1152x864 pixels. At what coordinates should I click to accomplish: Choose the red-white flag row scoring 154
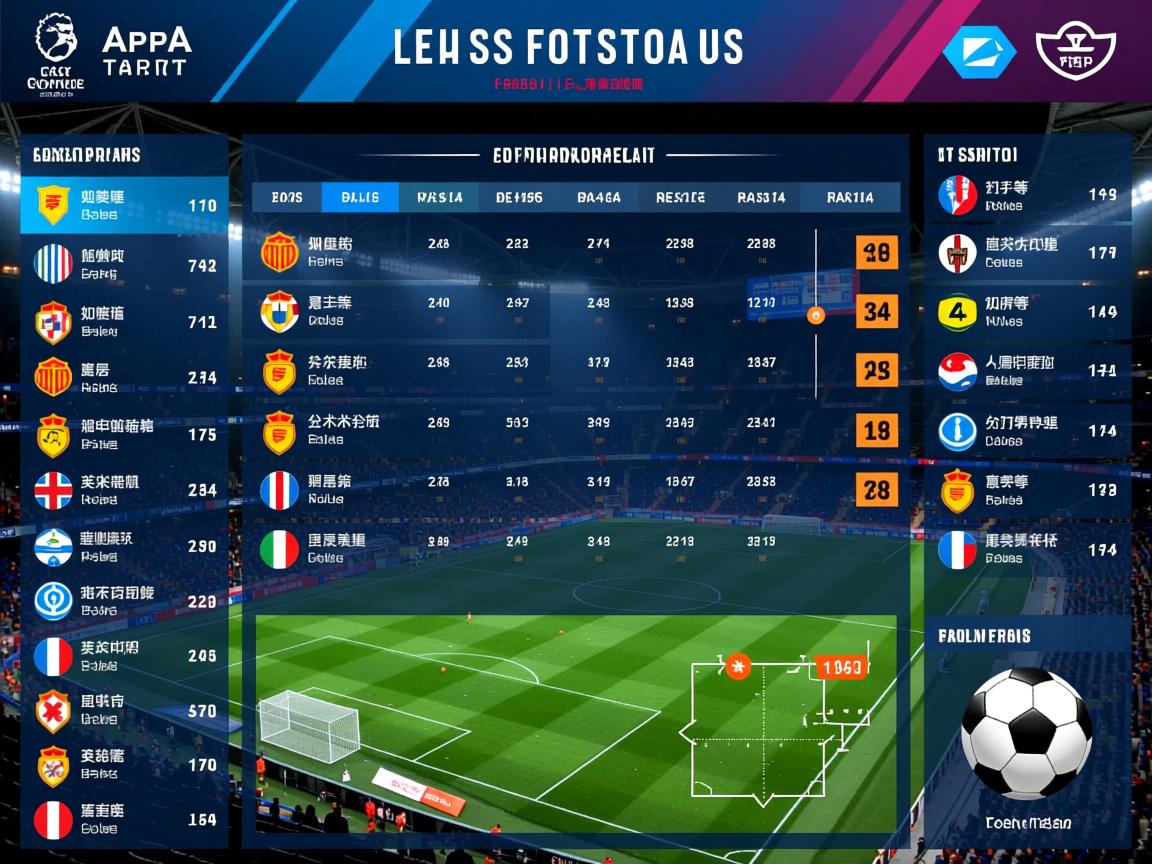[125, 819]
